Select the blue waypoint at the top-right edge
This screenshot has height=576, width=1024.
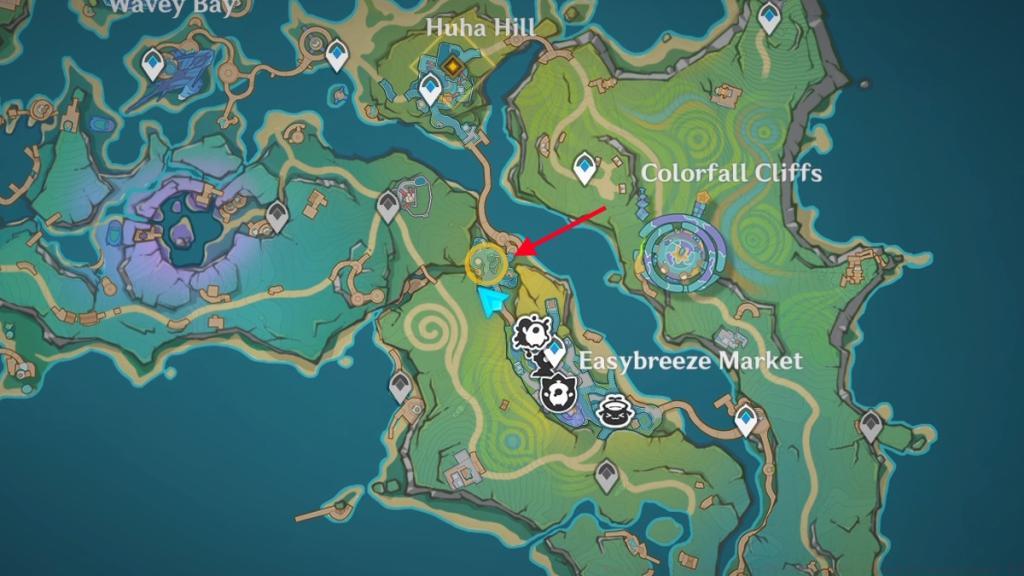coord(769,17)
